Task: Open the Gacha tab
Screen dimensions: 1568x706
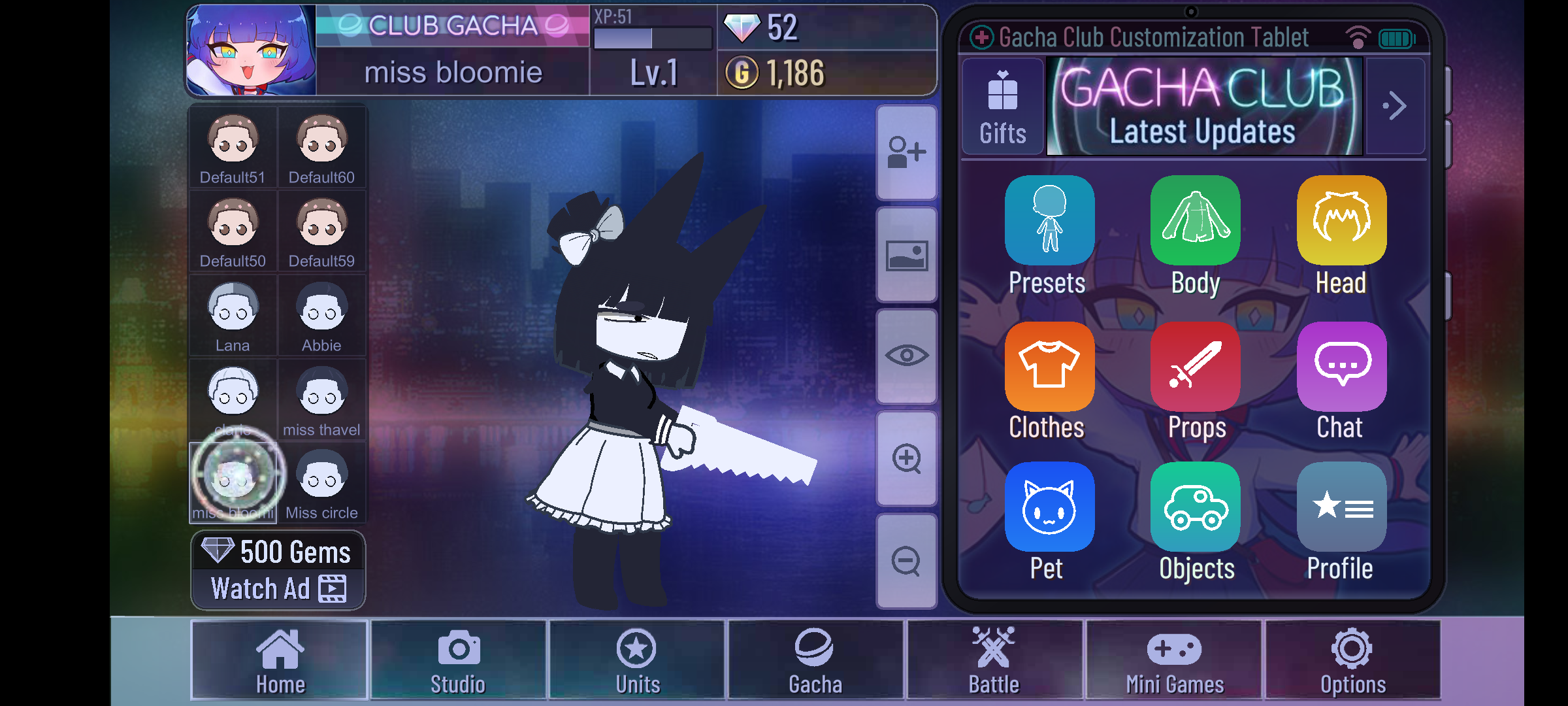Action: [815, 660]
